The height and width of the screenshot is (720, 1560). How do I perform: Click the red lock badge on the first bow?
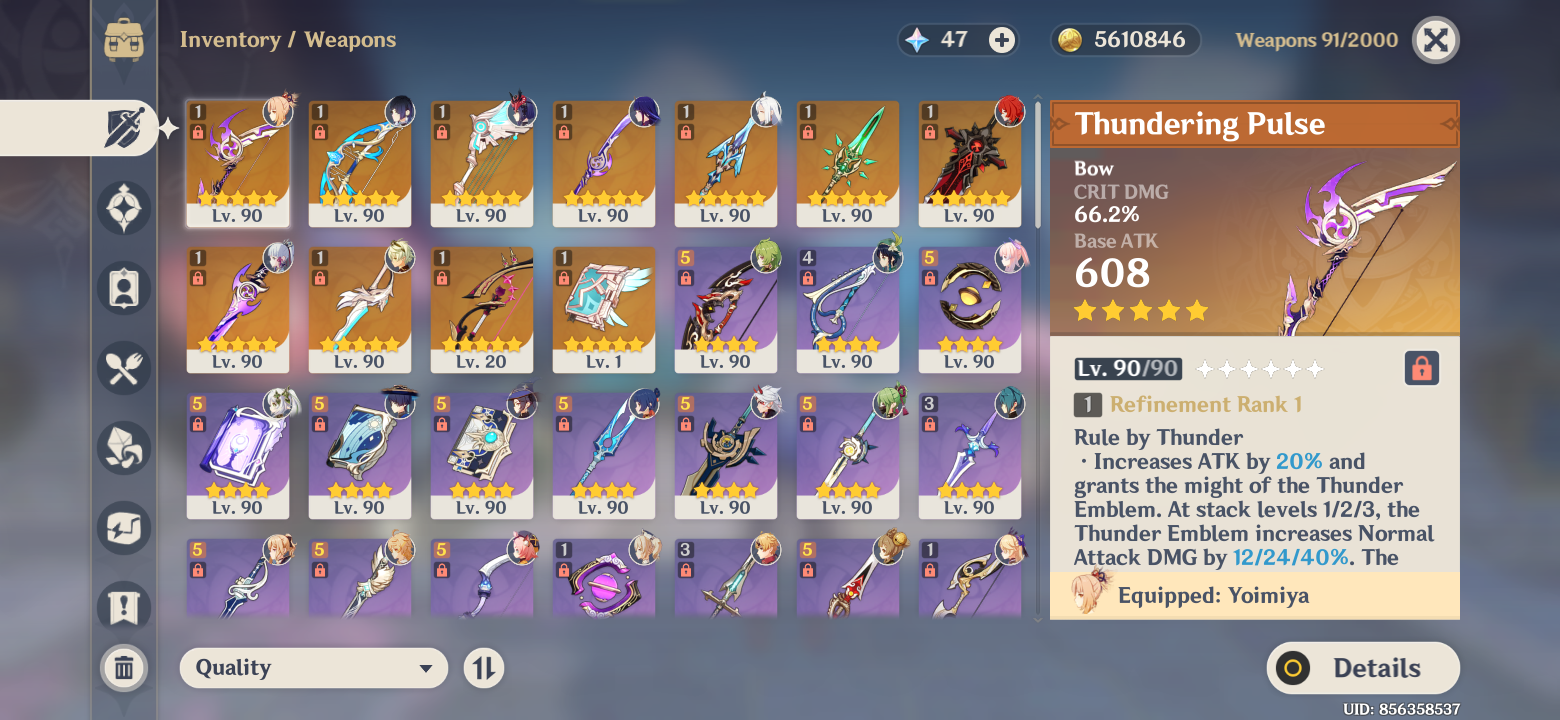point(196,135)
